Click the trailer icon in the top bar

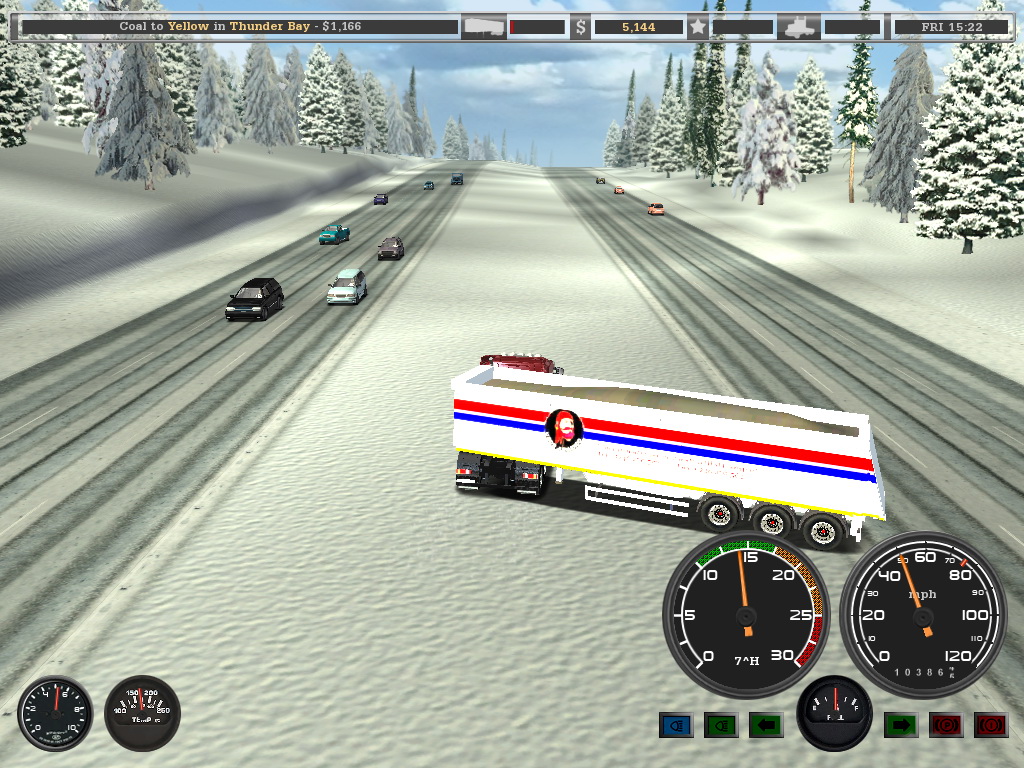484,27
